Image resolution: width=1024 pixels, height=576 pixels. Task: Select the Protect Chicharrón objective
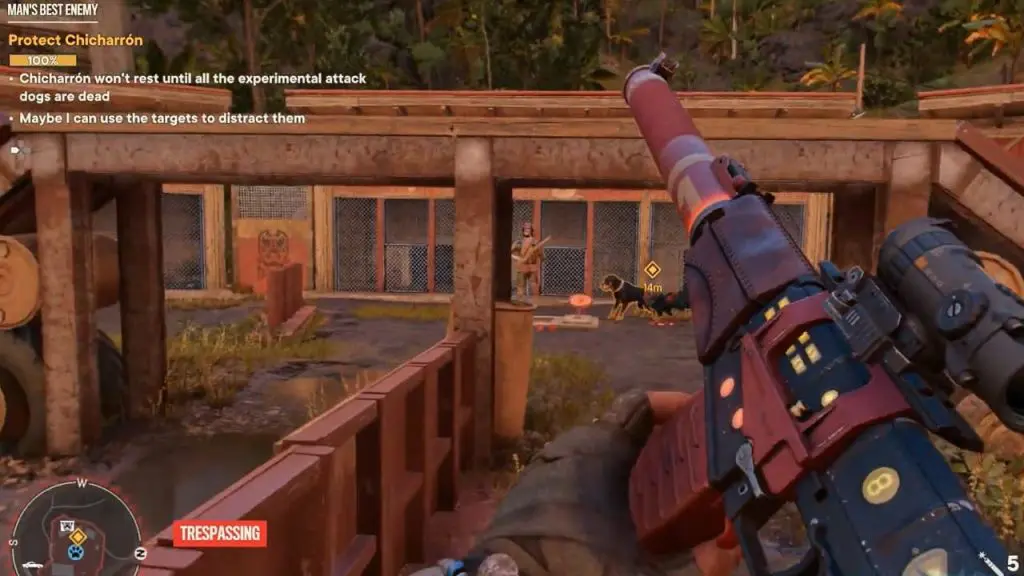(75, 41)
